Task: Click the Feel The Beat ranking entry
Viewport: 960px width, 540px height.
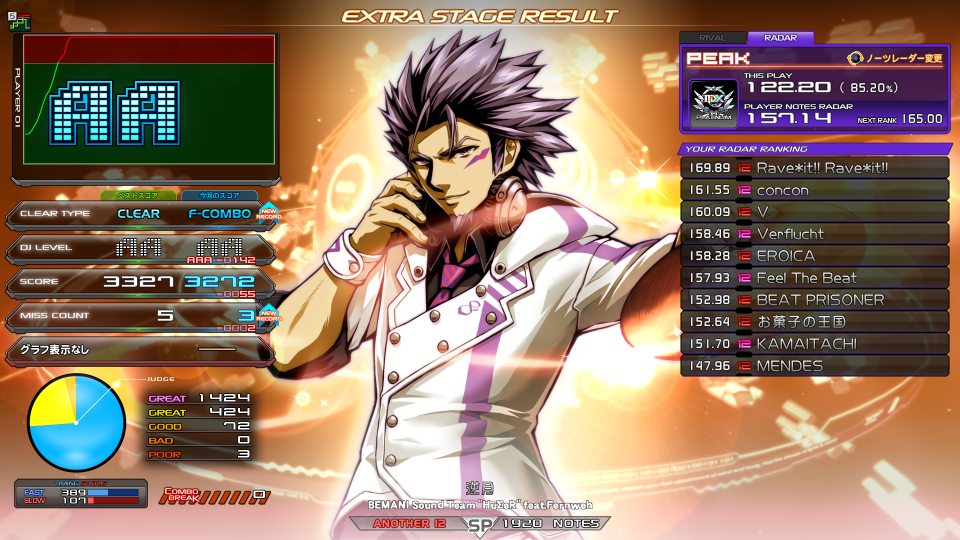Action: pyautogui.click(x=814, y=278)
